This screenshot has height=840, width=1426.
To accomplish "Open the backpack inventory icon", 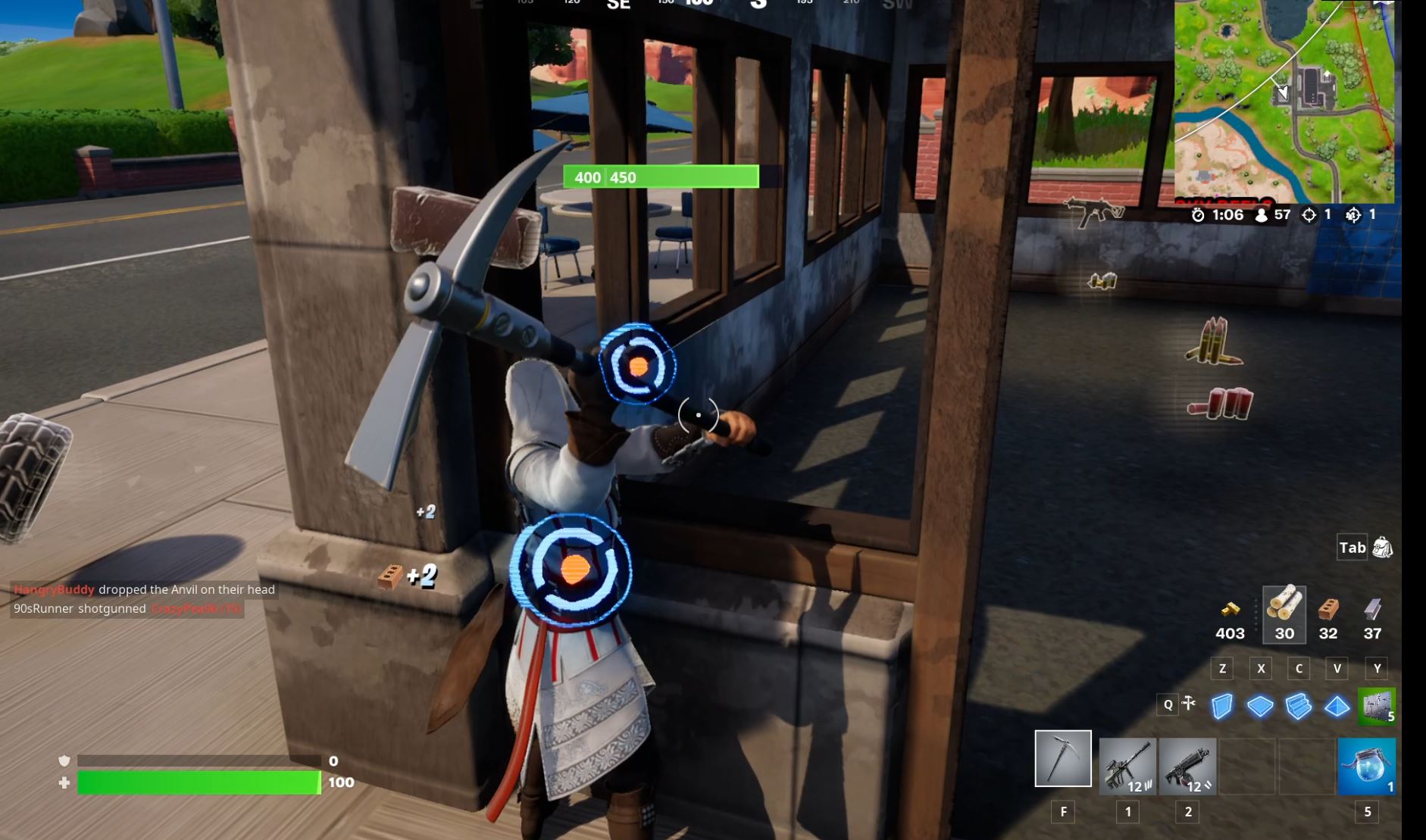I will pyautogui.click(x=1382, y=548).
